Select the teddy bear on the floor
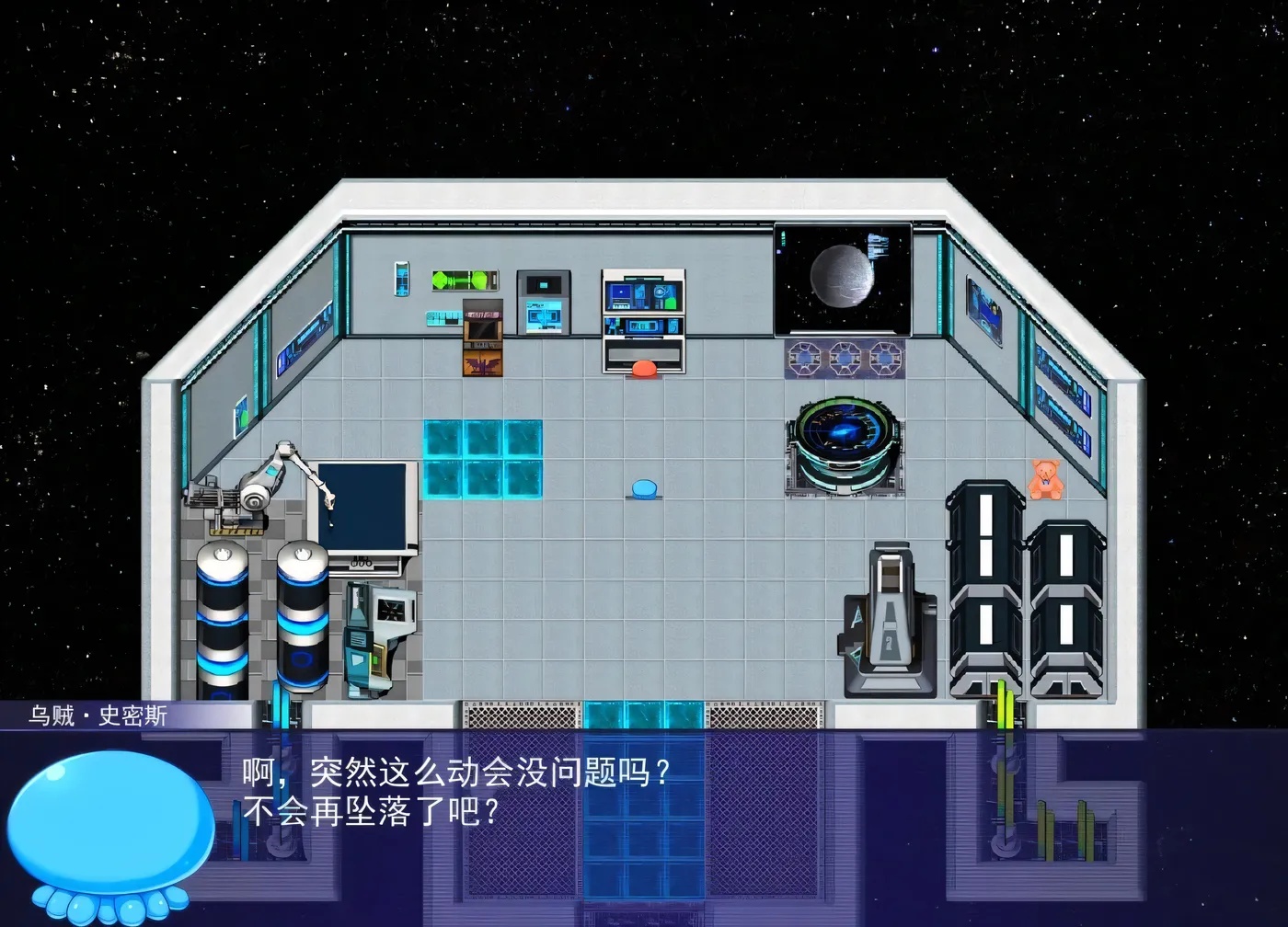This screenshot has height=927, width=1288. [x=1044, y=478]
